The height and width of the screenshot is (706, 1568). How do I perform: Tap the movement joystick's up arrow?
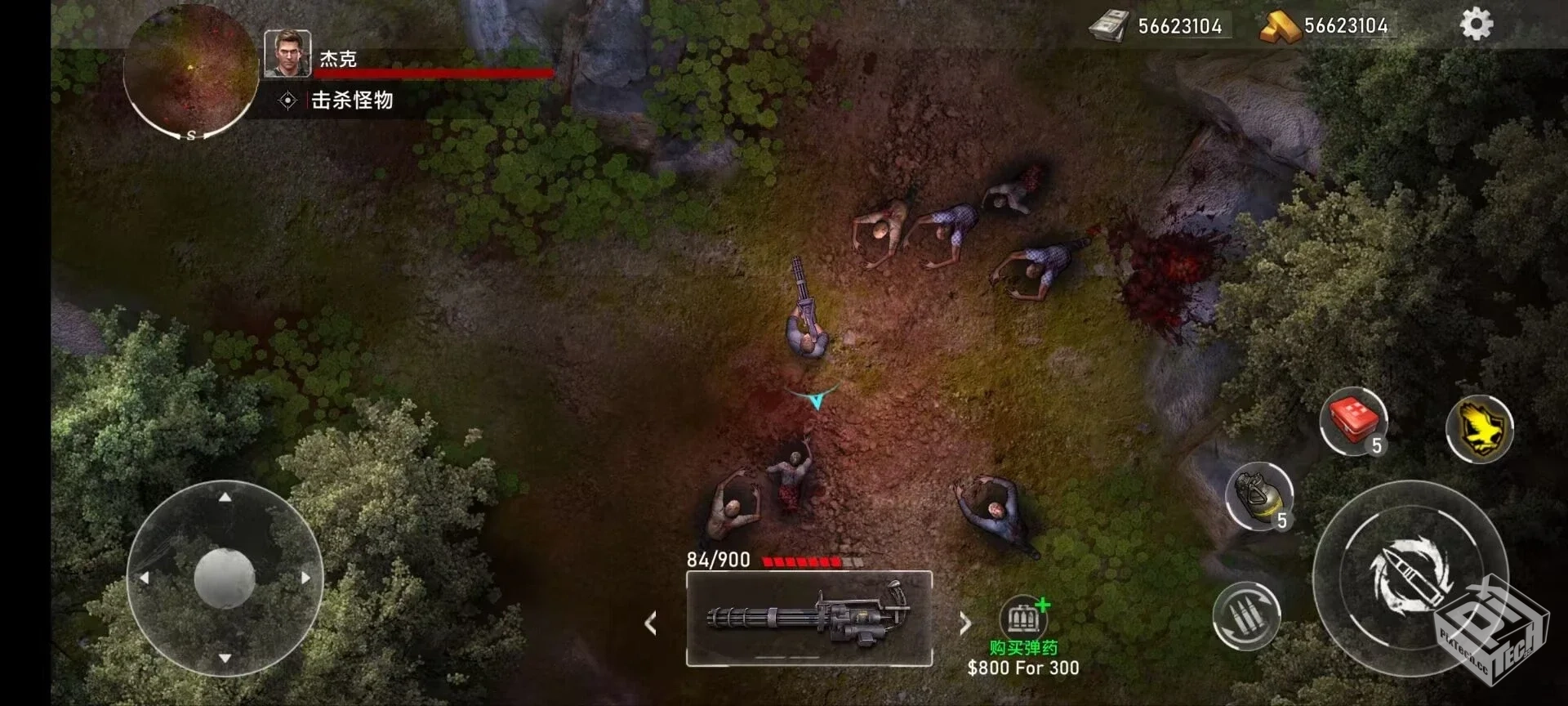(225, 497)
